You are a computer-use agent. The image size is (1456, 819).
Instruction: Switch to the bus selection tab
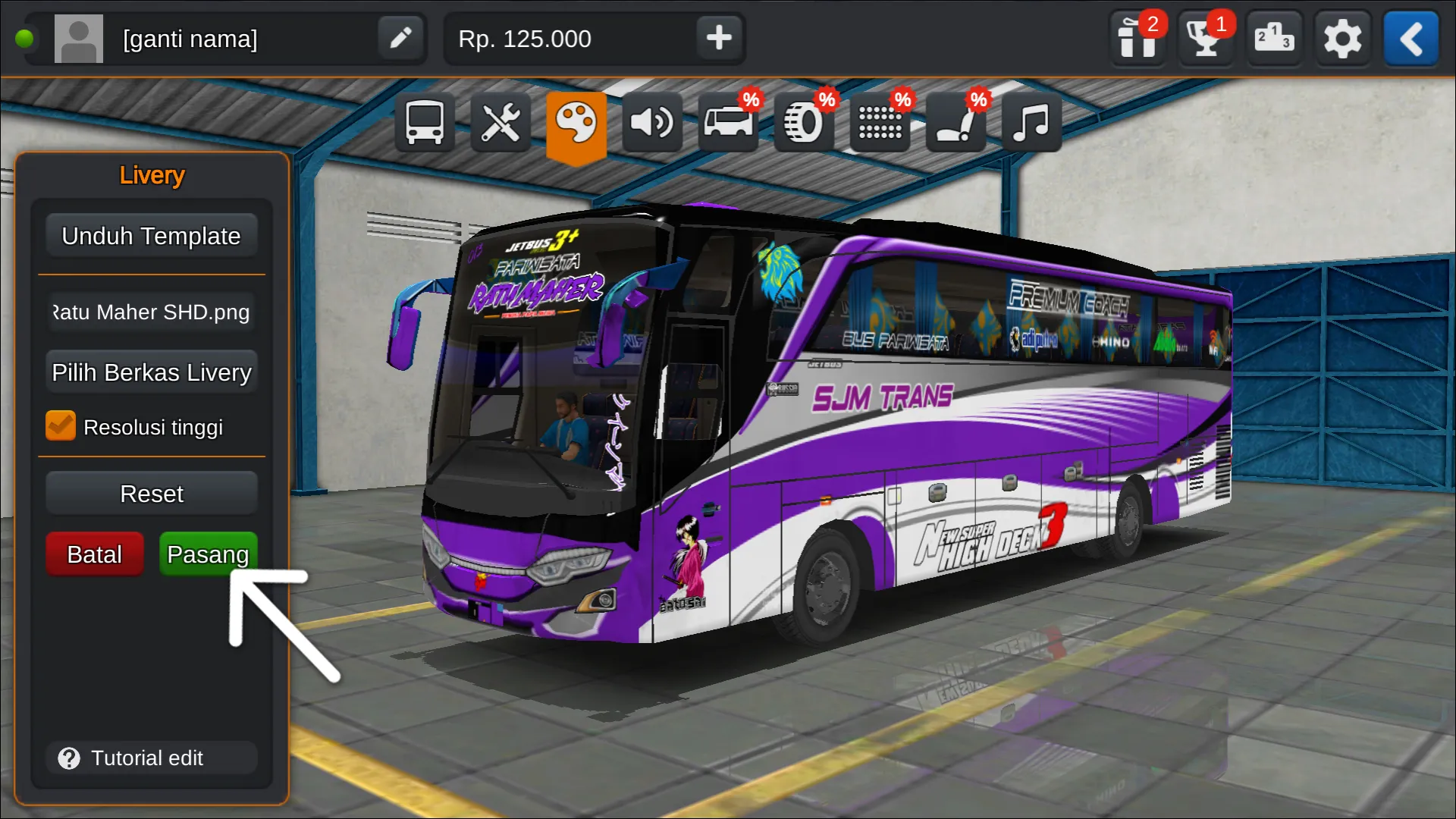[424, 122]
